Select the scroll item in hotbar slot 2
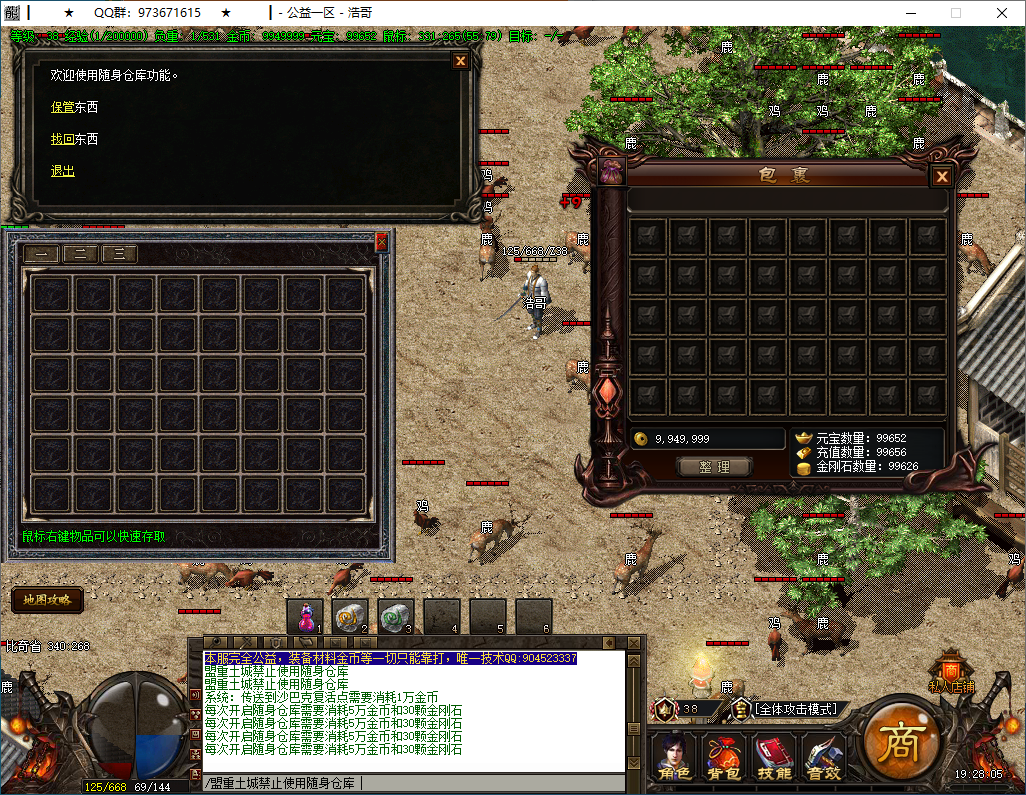This screenshot has height=795, width=1026. [350, 617]
